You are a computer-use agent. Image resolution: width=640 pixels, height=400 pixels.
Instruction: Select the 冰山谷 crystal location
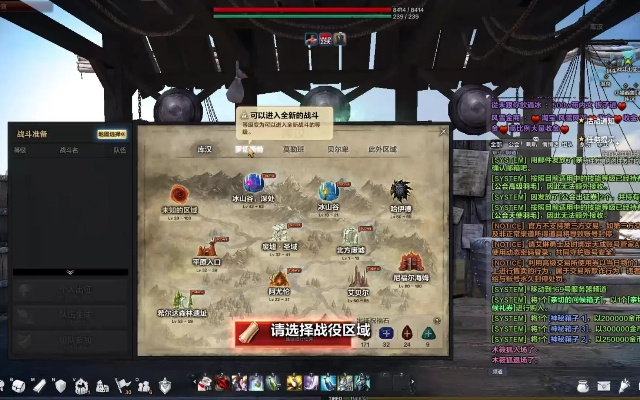[x=328, y=191]
